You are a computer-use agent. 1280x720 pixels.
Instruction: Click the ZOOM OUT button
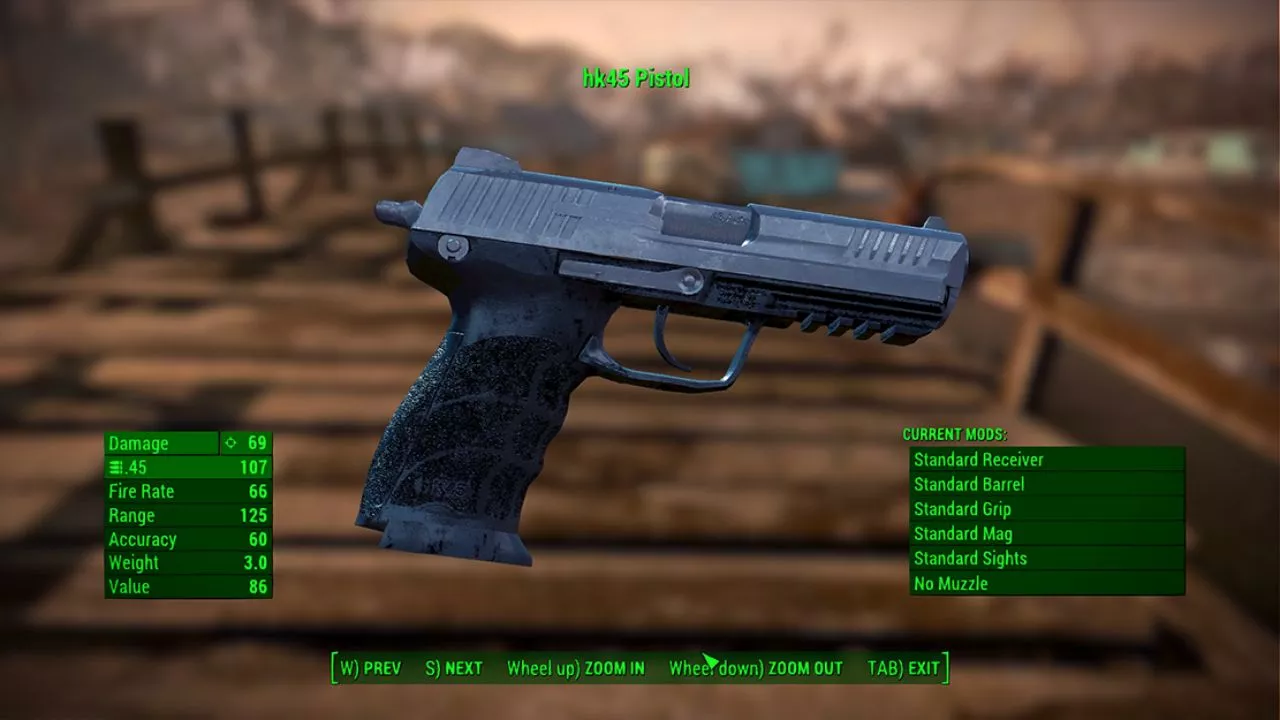(756, 668)
